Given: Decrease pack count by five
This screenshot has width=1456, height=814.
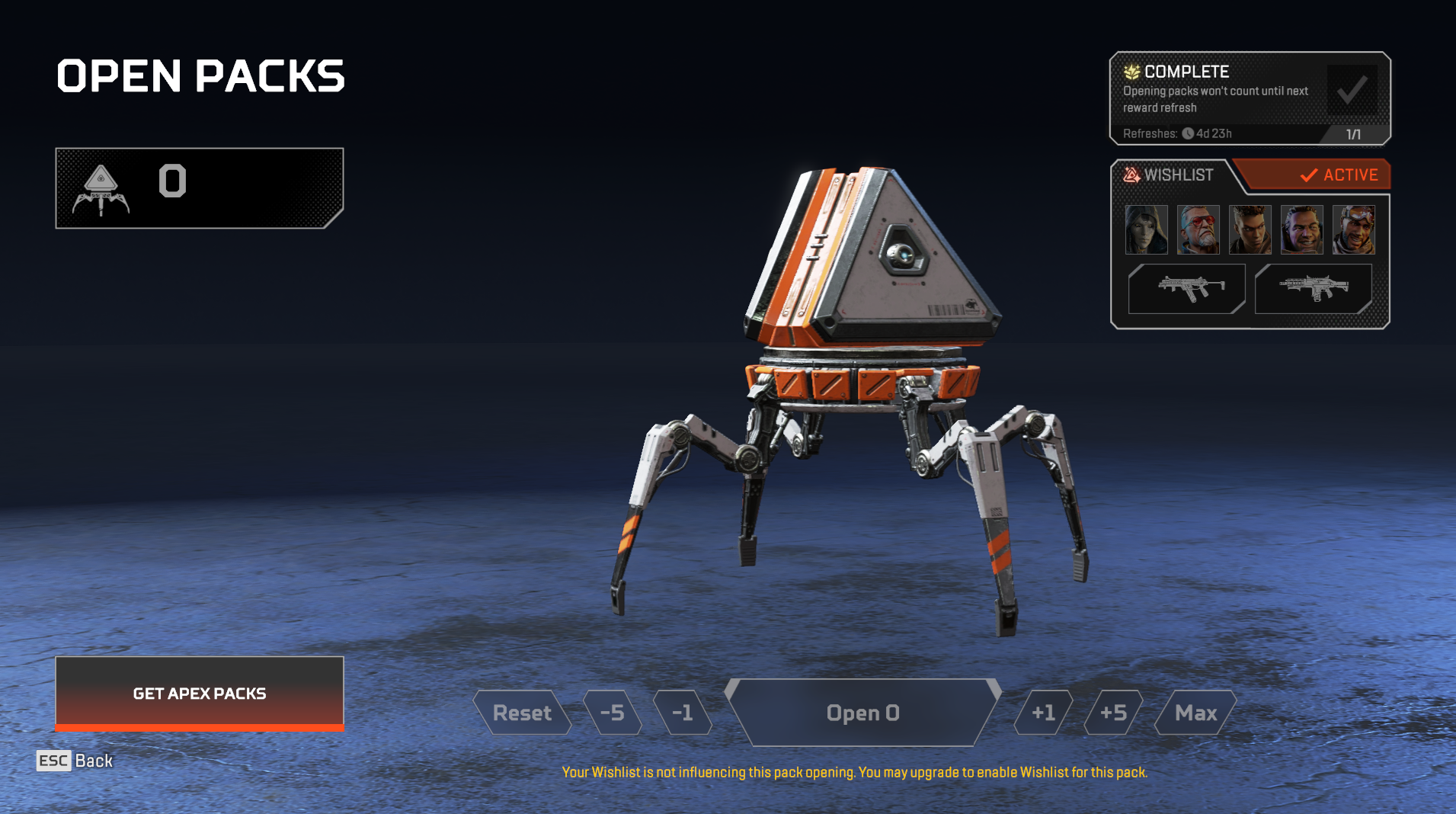Looking at the screenshot, I should pyautogui.click(x=613, y=713).
